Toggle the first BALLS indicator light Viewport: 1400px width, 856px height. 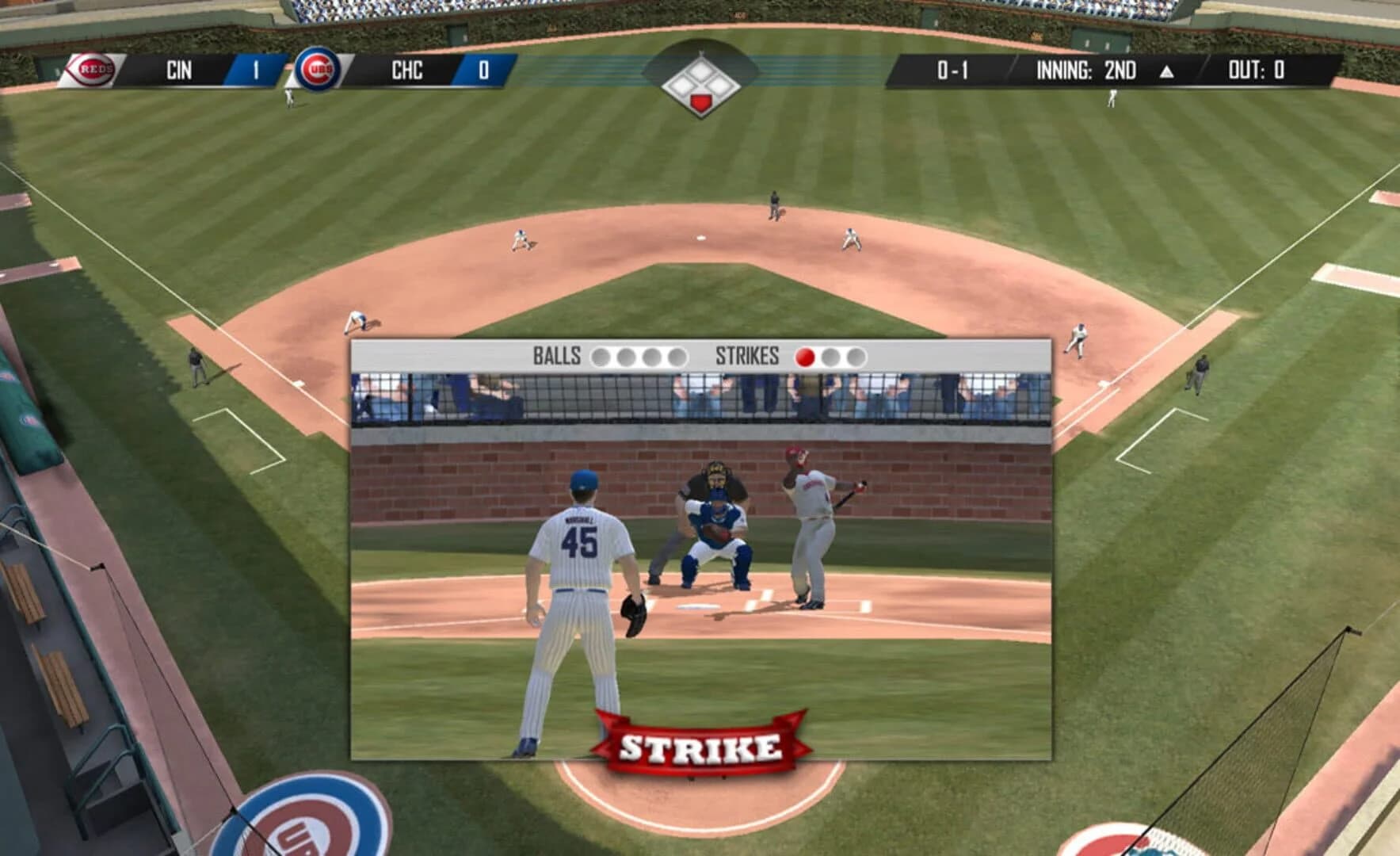[602, 357]
